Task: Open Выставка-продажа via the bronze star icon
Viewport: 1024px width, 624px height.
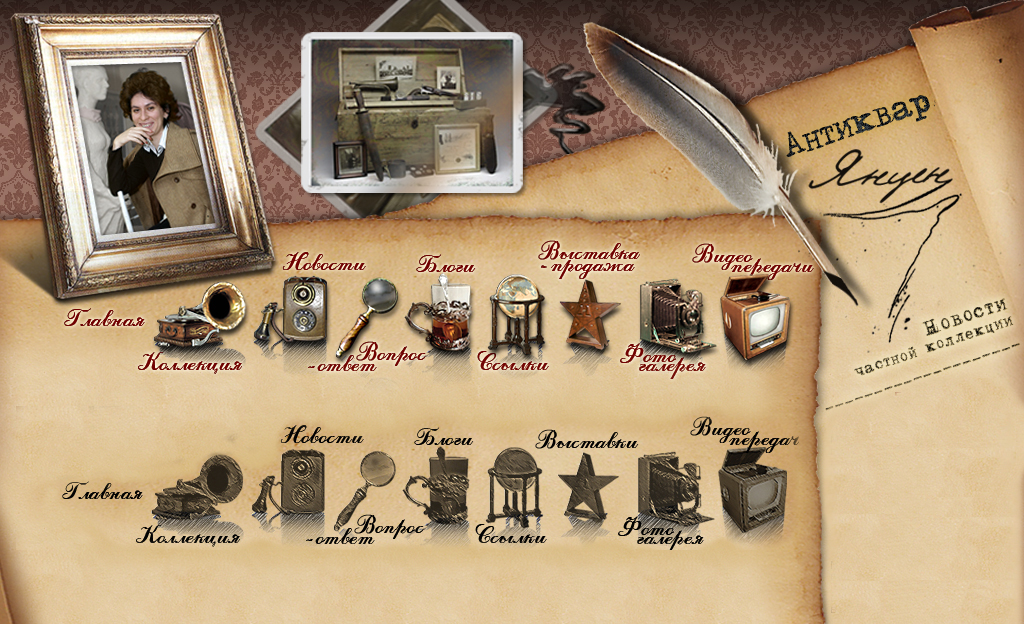Action: (x=583, y=315)
